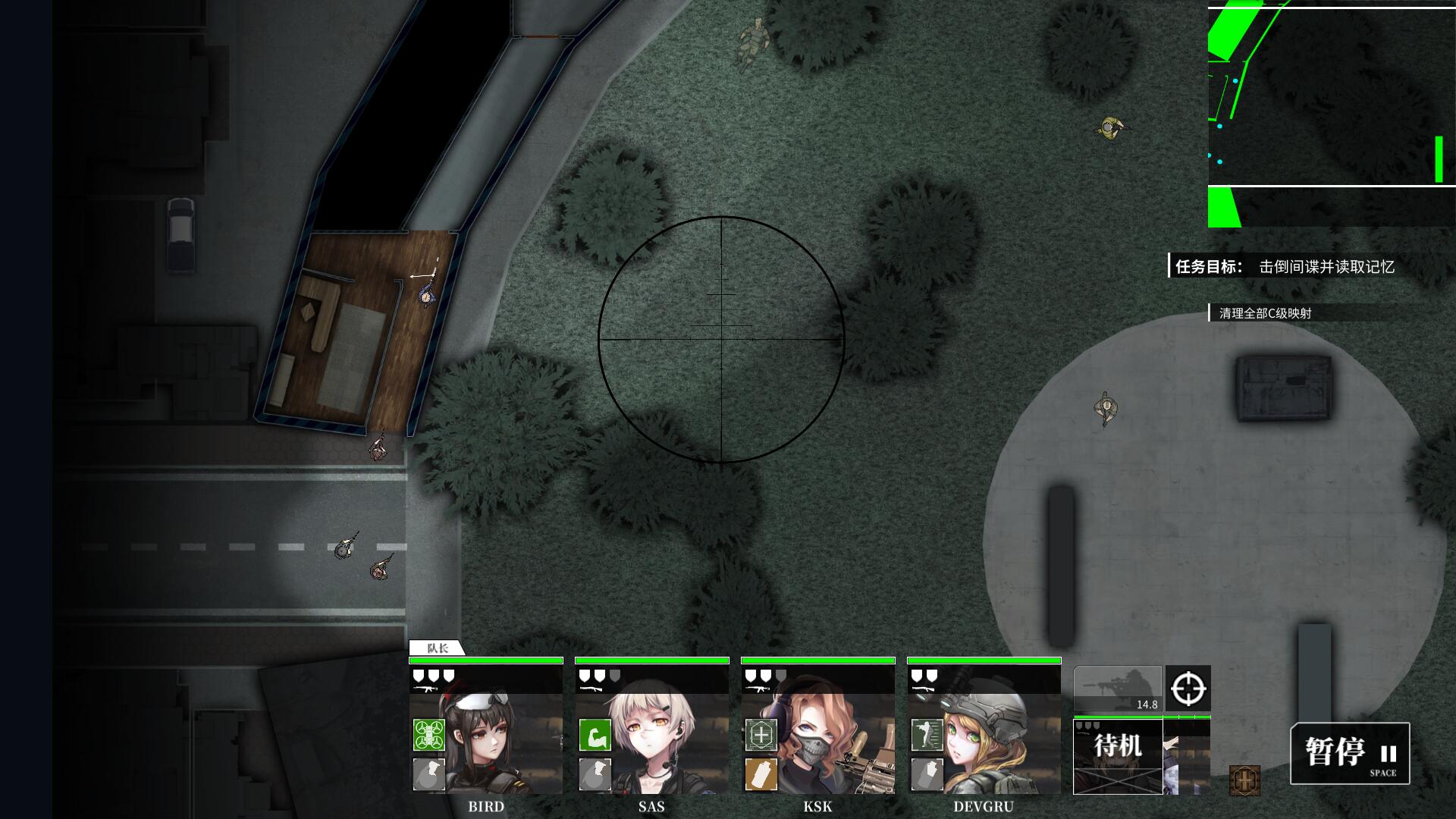Activate DEVGRU's soldier stance skill
The width and height of the screenshot is (1456, 819).
[x=927, y=735]
